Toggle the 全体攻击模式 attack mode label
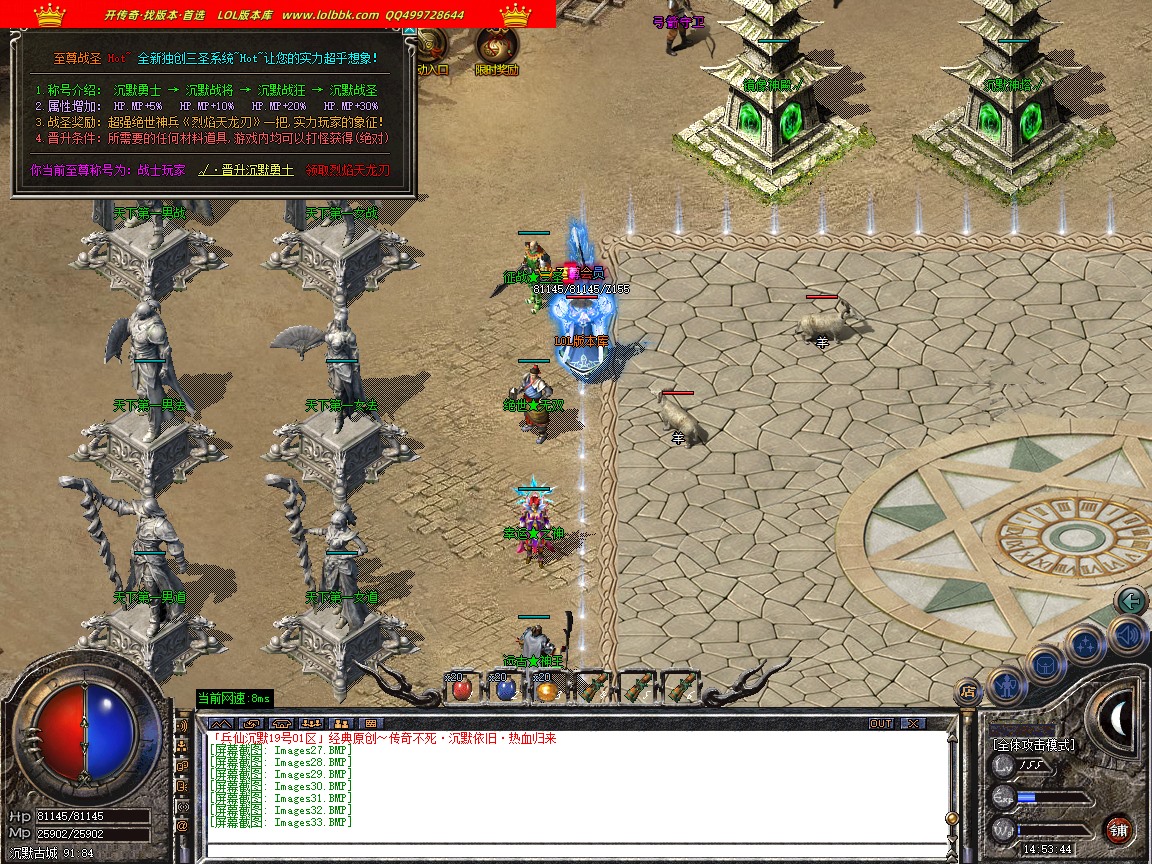The image size is (1152, 864). (x=1034, y=745)
